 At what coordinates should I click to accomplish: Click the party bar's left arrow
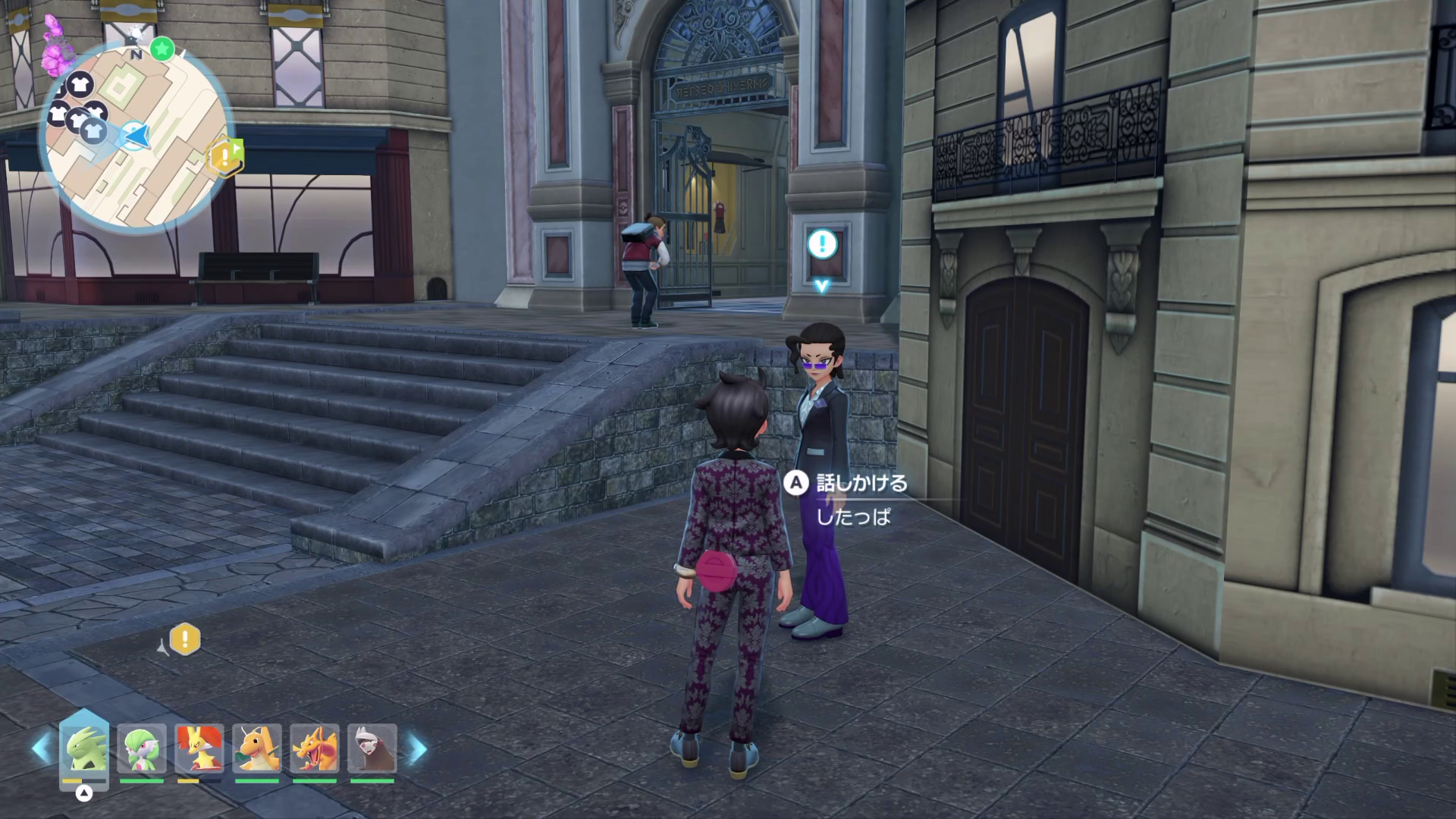(x=42, y=749)
